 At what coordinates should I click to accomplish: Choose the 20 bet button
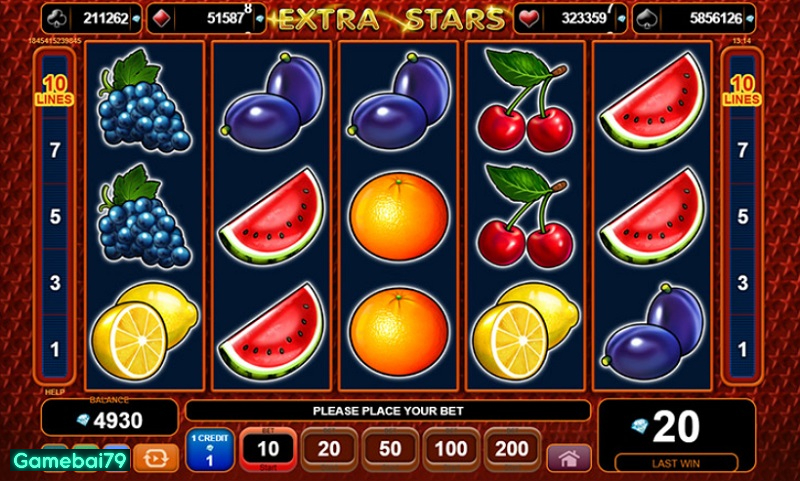(x=329, y=450)
